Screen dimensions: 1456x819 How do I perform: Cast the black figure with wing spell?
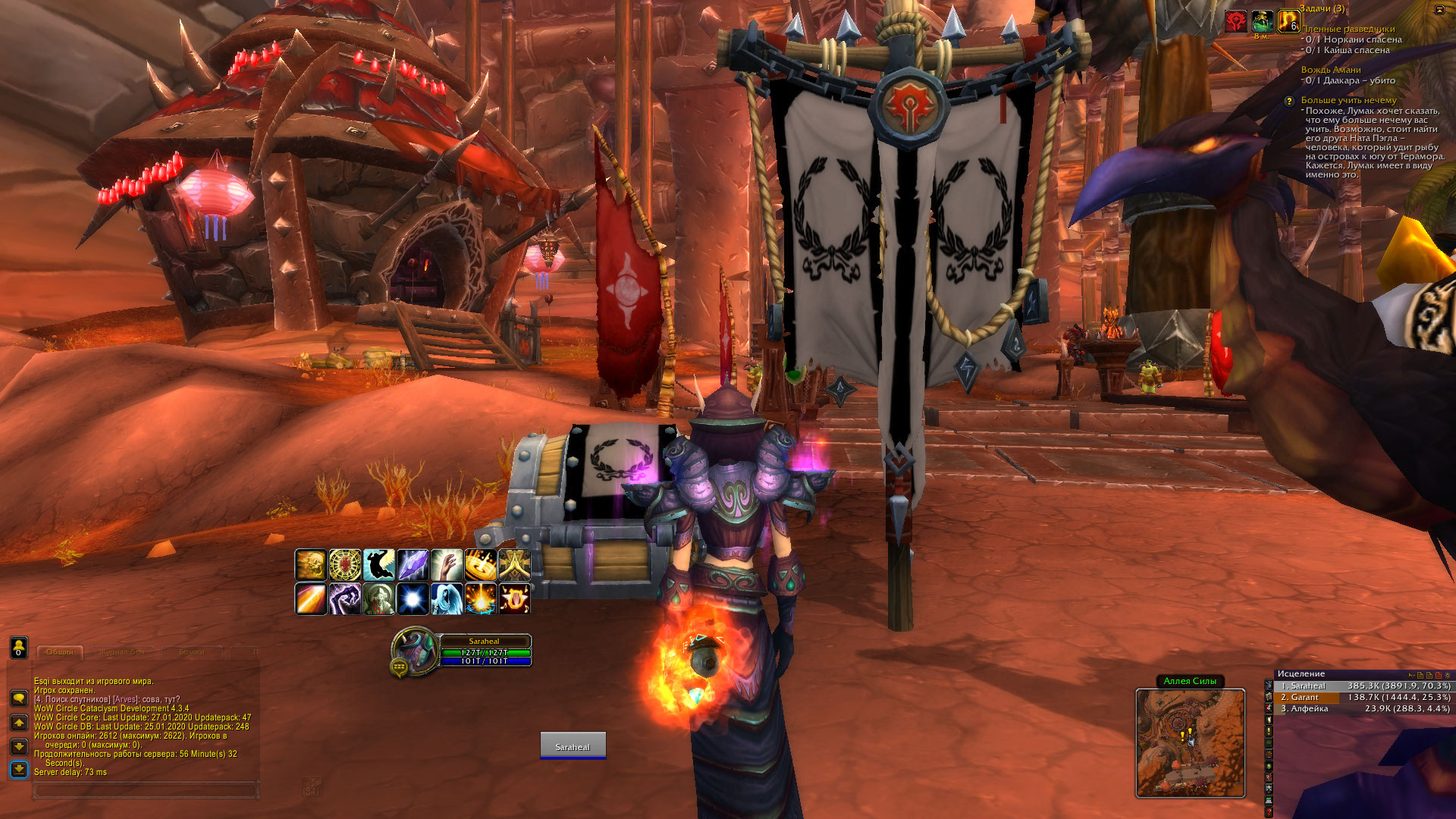(x=378, y=565)
